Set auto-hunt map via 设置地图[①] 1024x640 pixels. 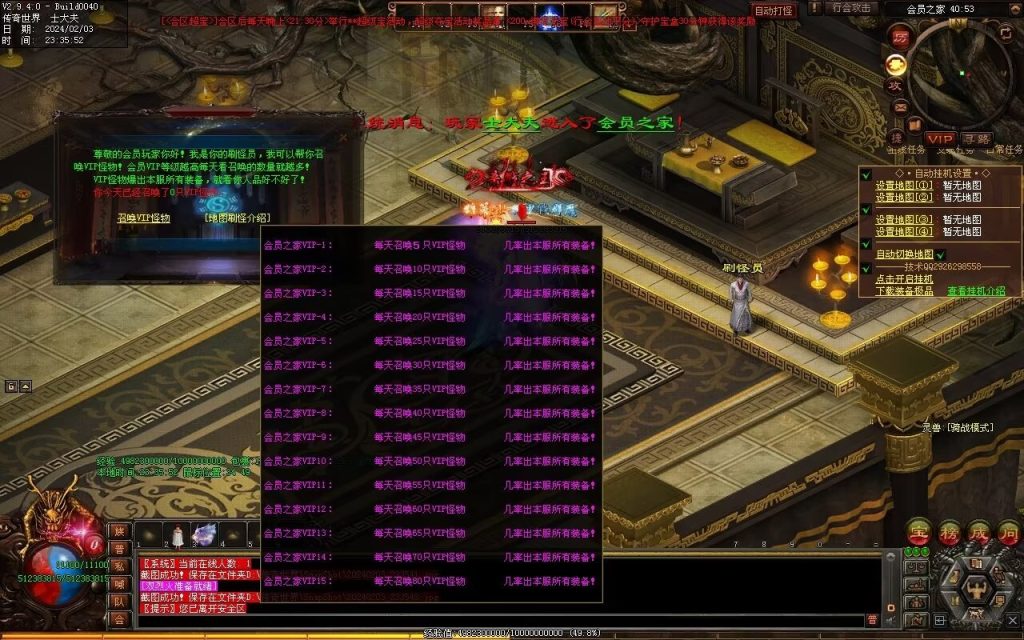coord(904,185)
